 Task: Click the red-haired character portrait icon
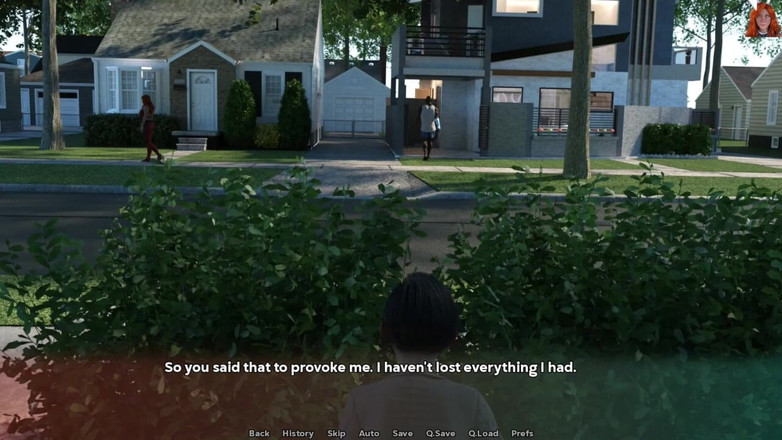click(x=762, y=19)
